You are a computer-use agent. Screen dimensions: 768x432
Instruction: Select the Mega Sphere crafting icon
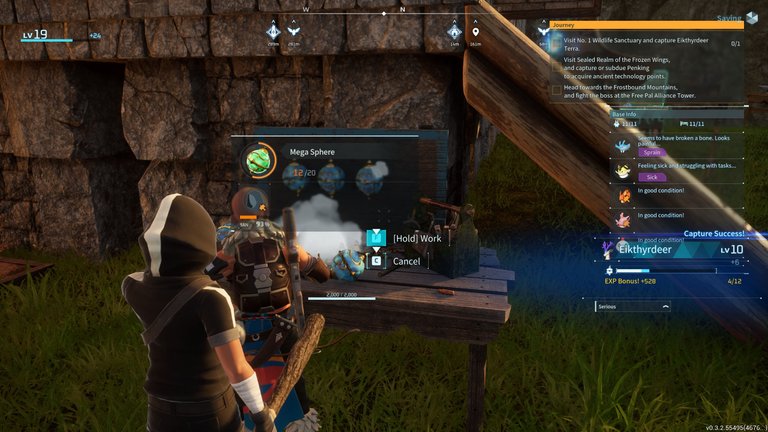click(258, 161)
